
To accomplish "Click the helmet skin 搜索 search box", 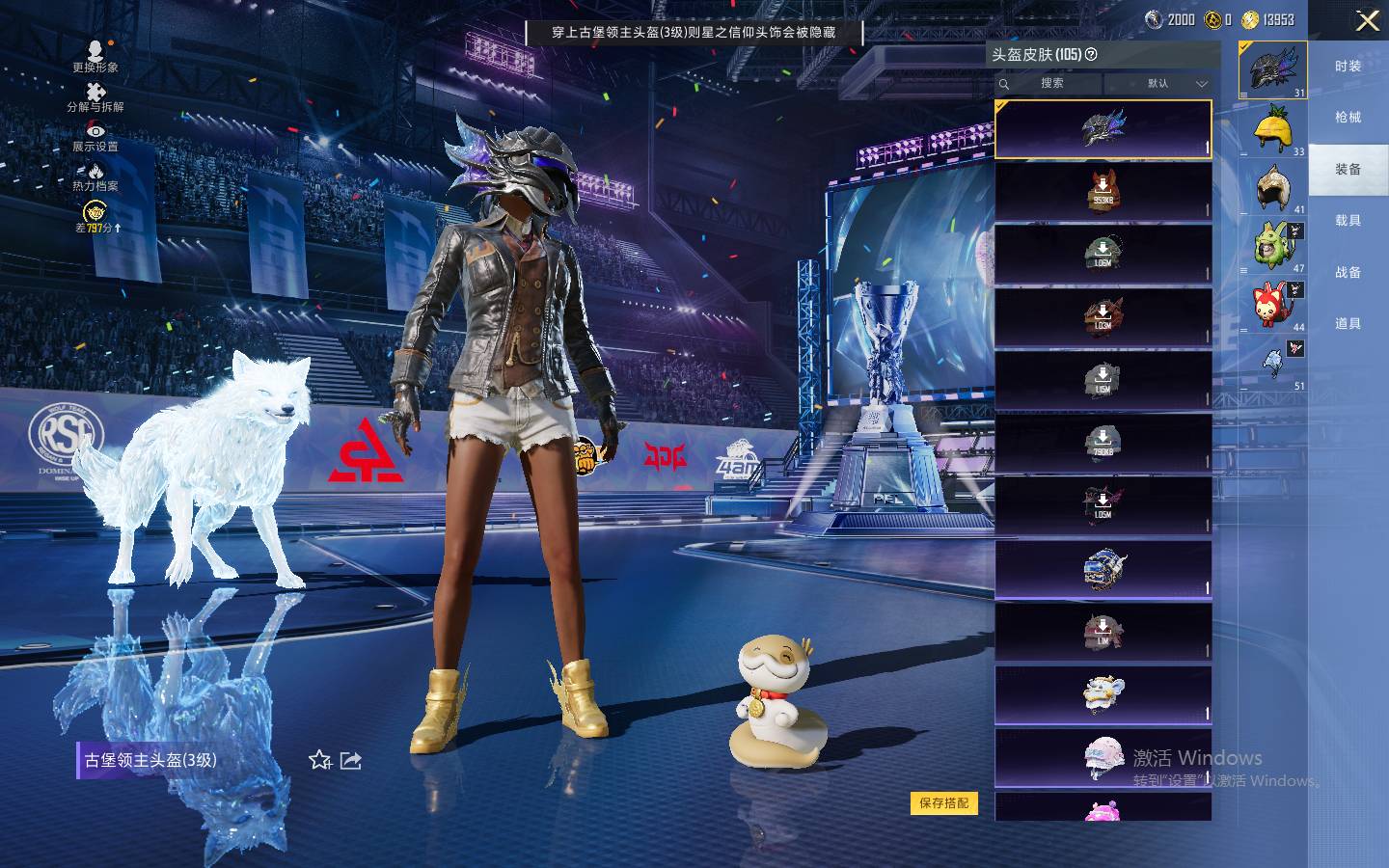I will pos(1050,84).
